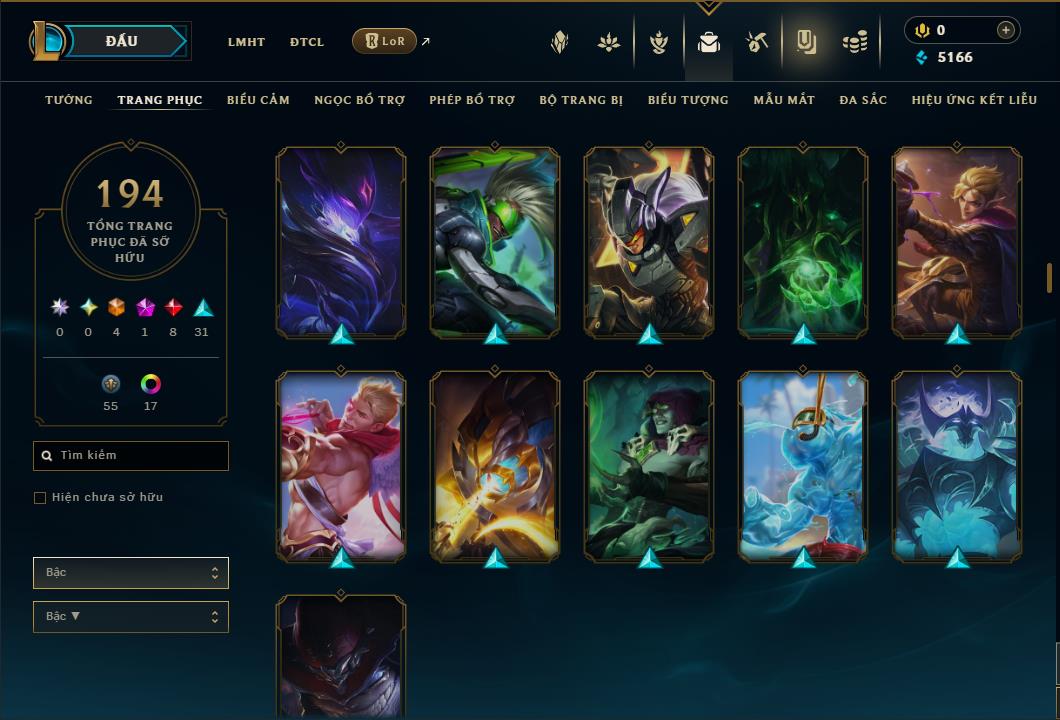Switch to the BIỂU CẢM tab

click(258, 100)
